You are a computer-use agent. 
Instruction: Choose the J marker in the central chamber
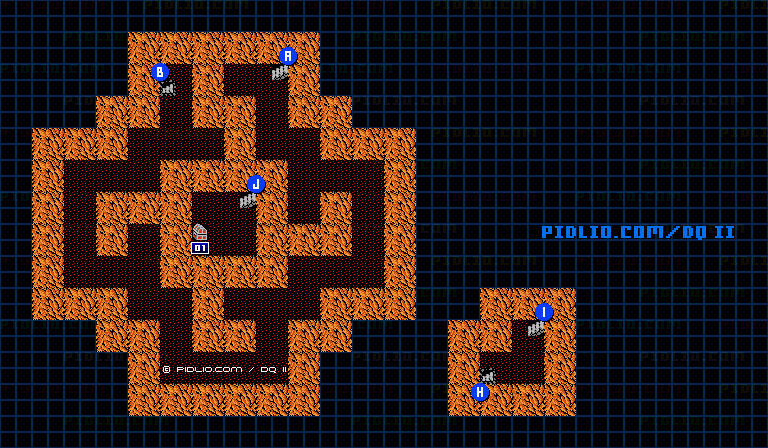point(256,184)
